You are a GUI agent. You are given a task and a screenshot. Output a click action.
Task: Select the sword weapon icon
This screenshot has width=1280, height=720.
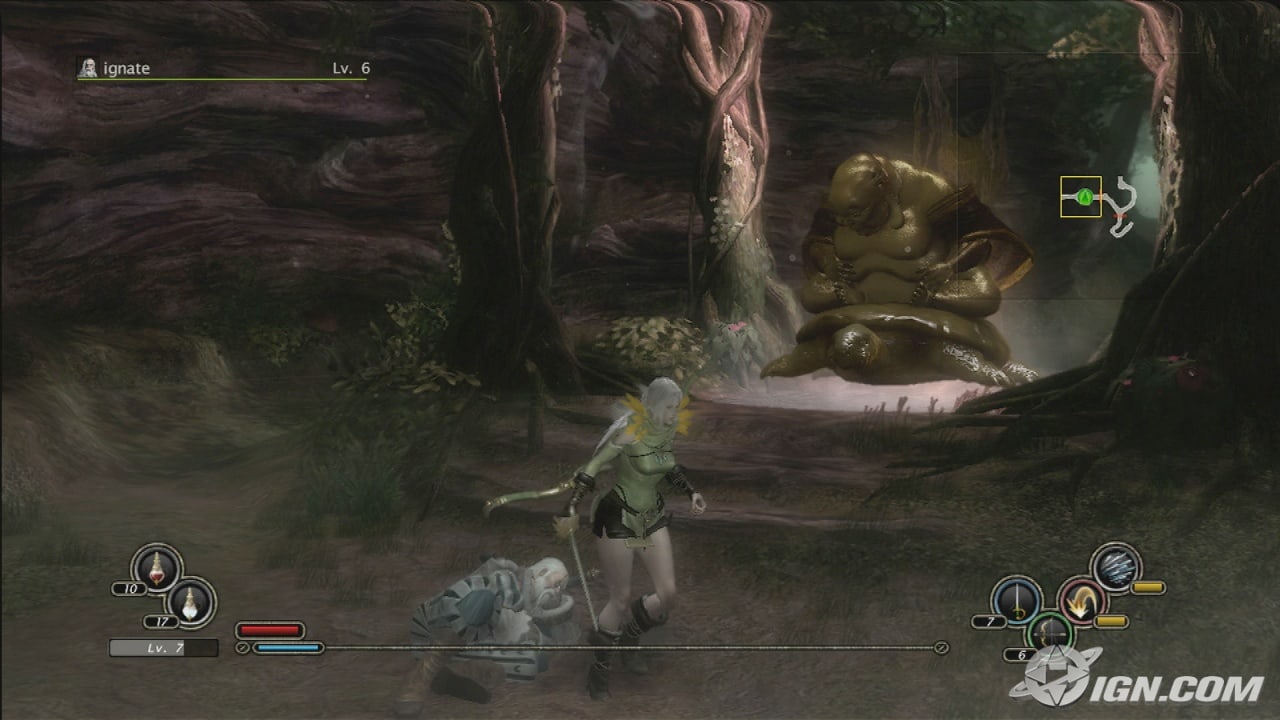1016,601
